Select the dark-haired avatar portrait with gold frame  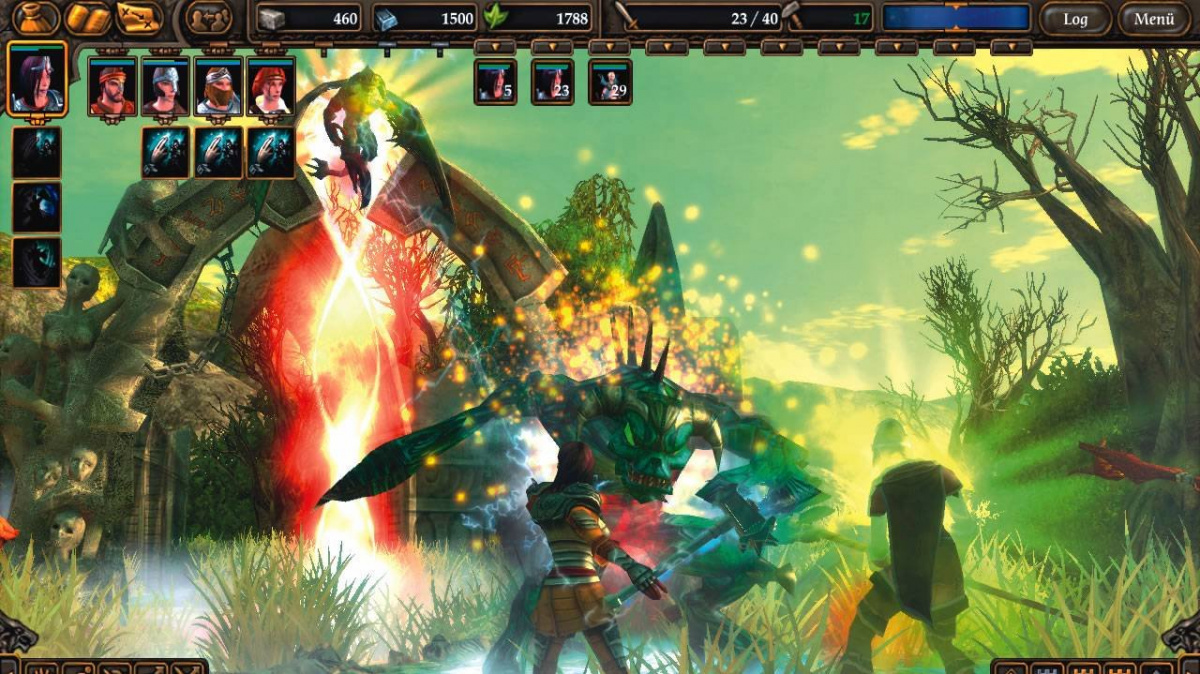[x=38, y=78]
